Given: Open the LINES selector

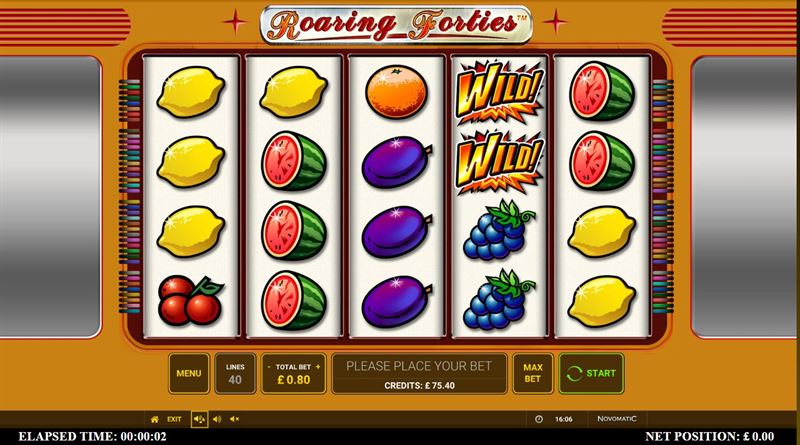Looking at the screenshot, I should pos(235,373).
